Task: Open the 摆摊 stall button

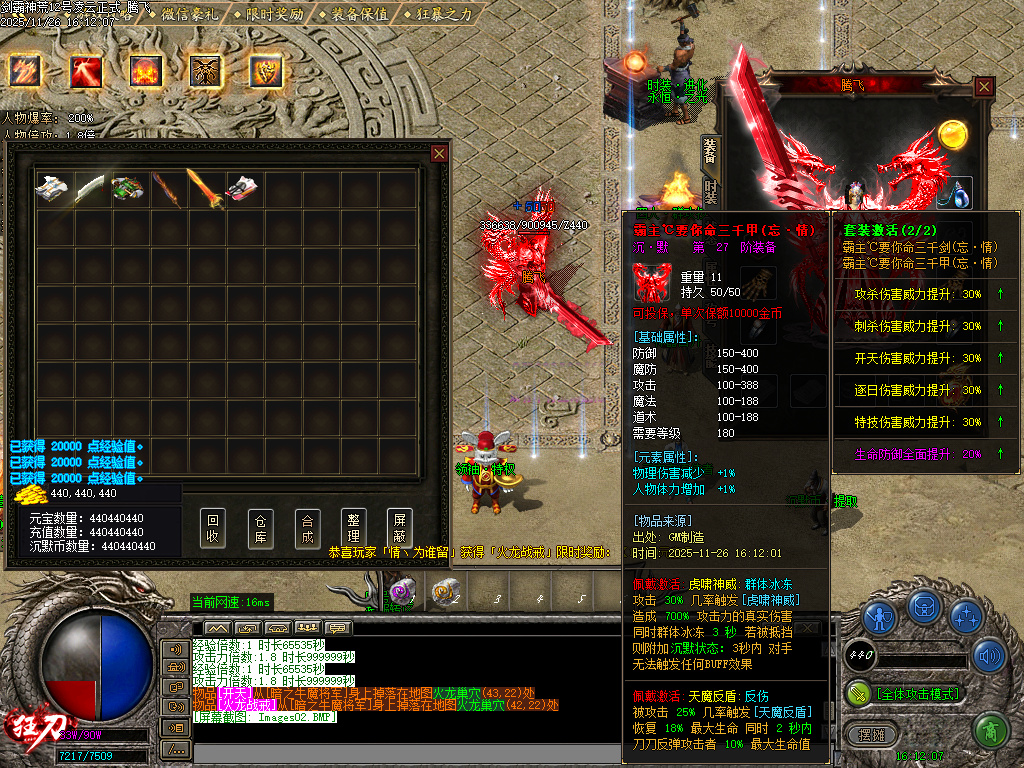Action: click(871, 733)
